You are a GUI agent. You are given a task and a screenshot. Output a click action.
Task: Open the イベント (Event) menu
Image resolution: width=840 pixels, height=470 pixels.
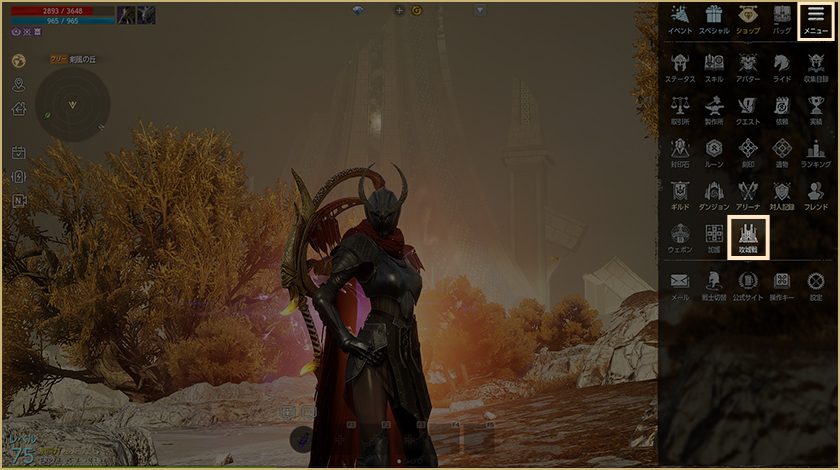680,19
